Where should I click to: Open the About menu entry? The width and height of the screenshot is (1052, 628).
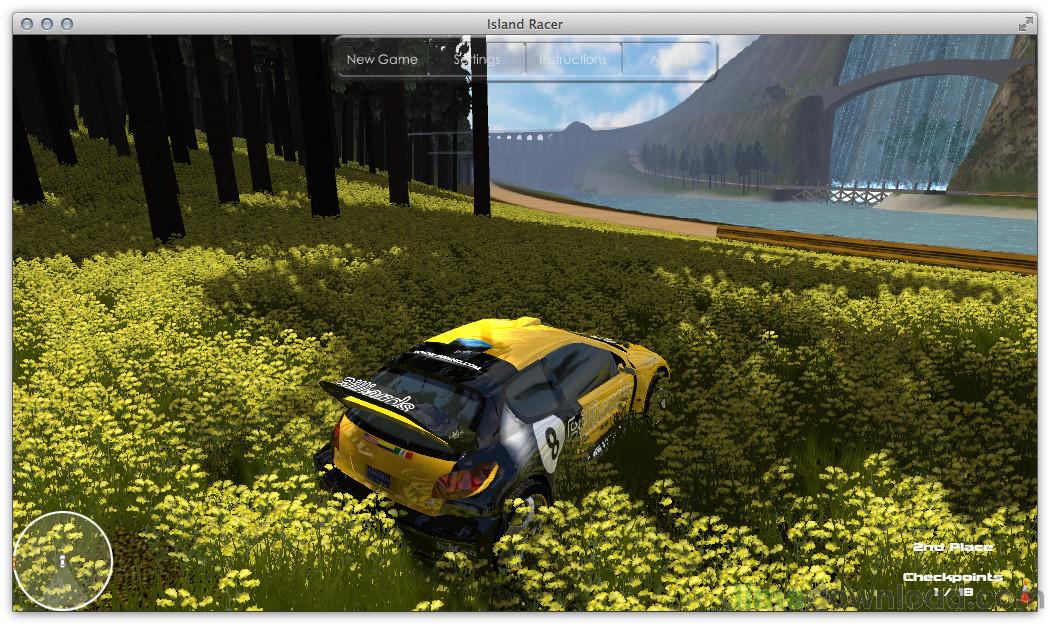667,59
